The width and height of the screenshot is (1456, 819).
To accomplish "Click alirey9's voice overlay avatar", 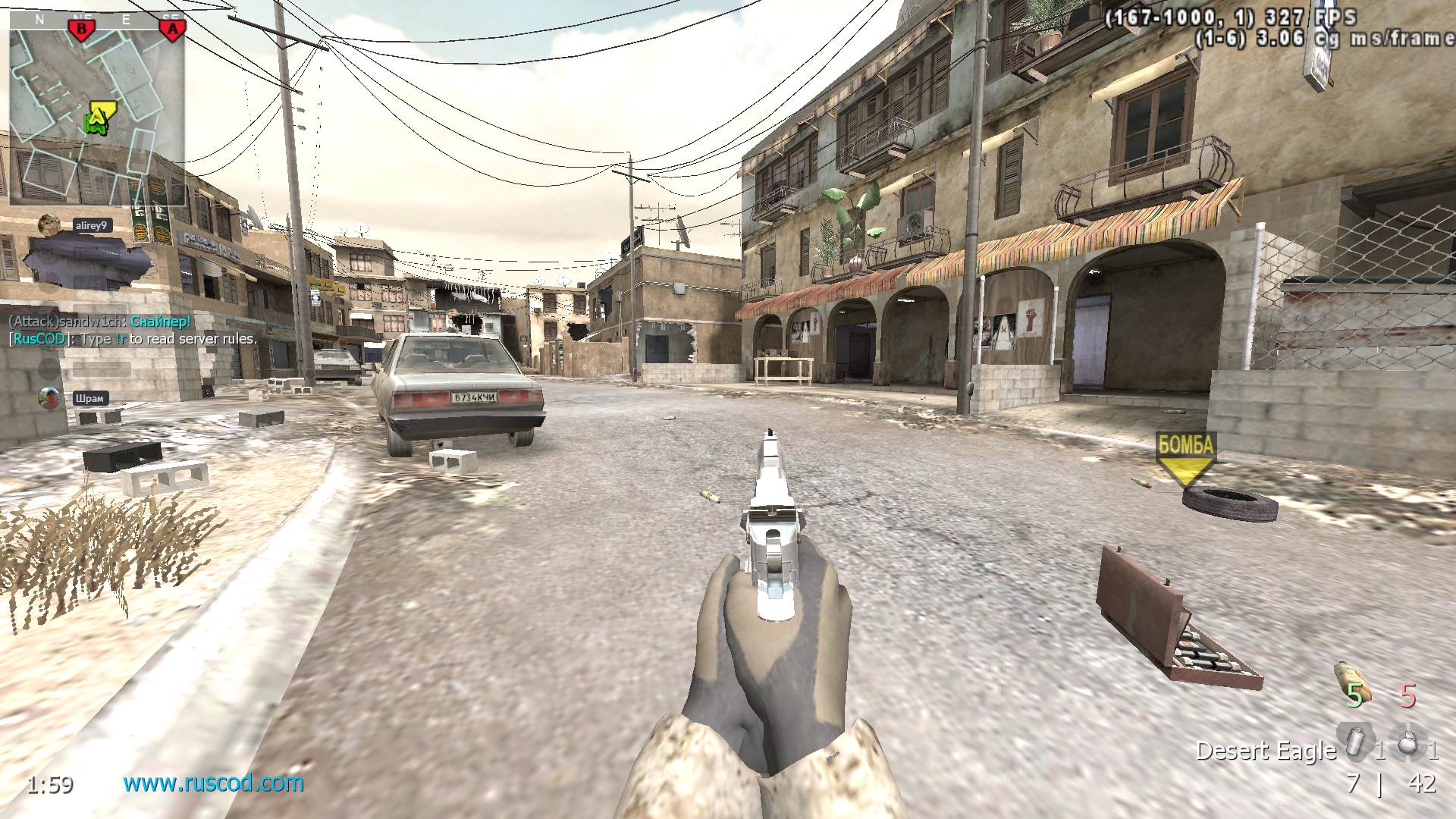I will 49,224.
